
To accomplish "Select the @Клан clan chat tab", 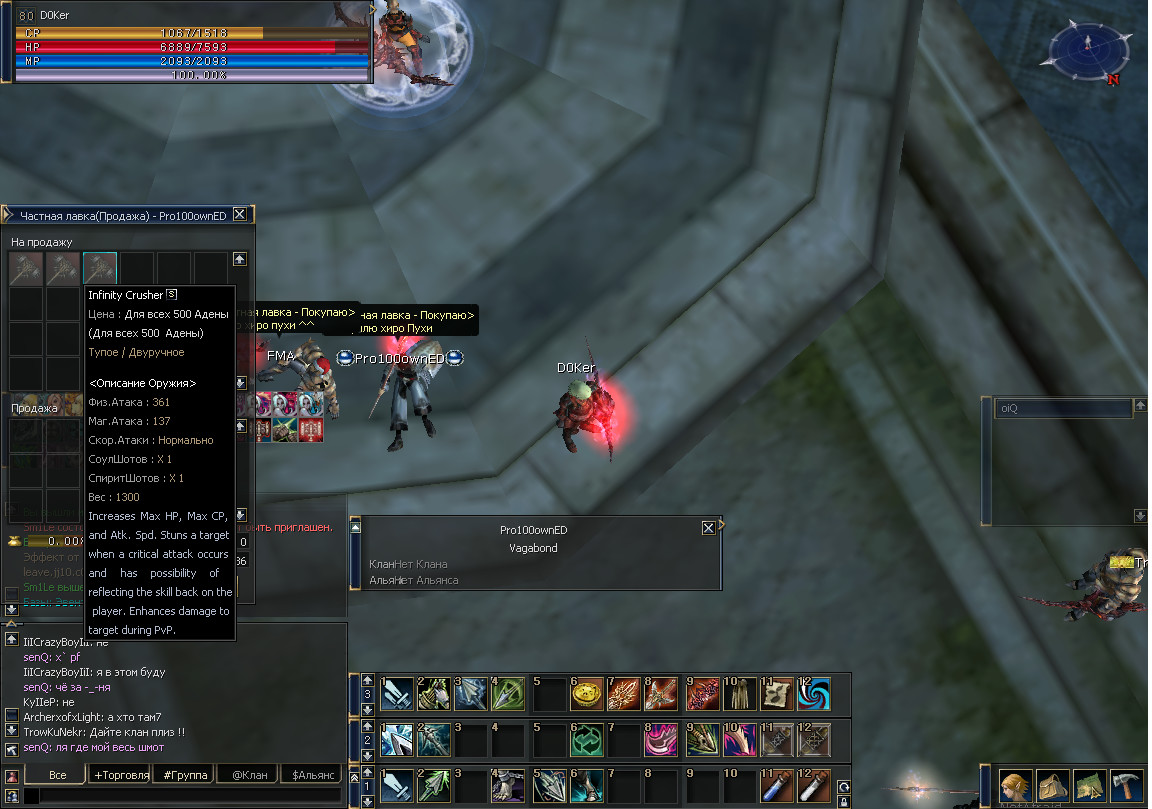I will [x=249, y=775].
